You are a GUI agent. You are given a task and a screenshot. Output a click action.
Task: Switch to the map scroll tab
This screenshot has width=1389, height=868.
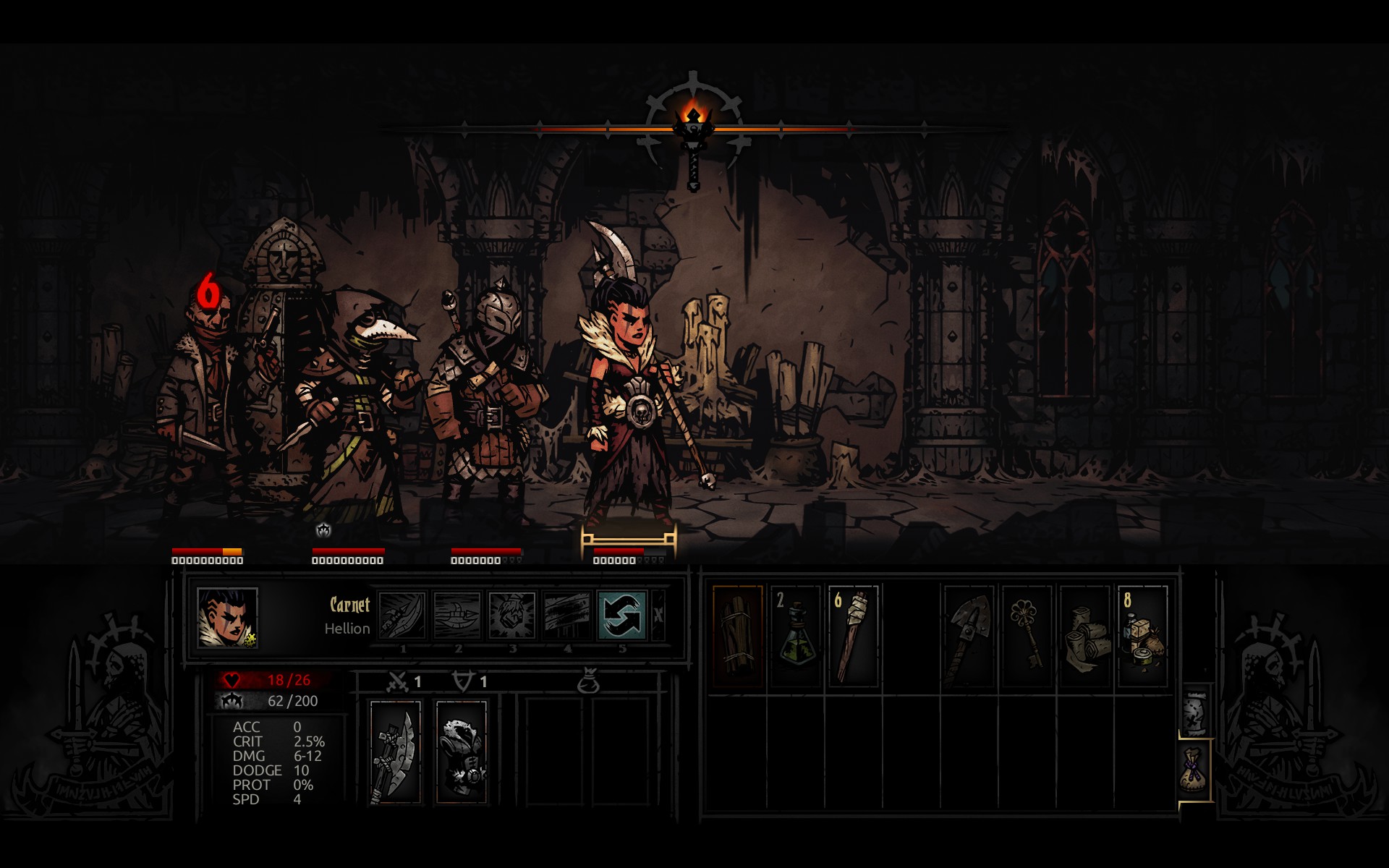click(x=1194, y=711)
